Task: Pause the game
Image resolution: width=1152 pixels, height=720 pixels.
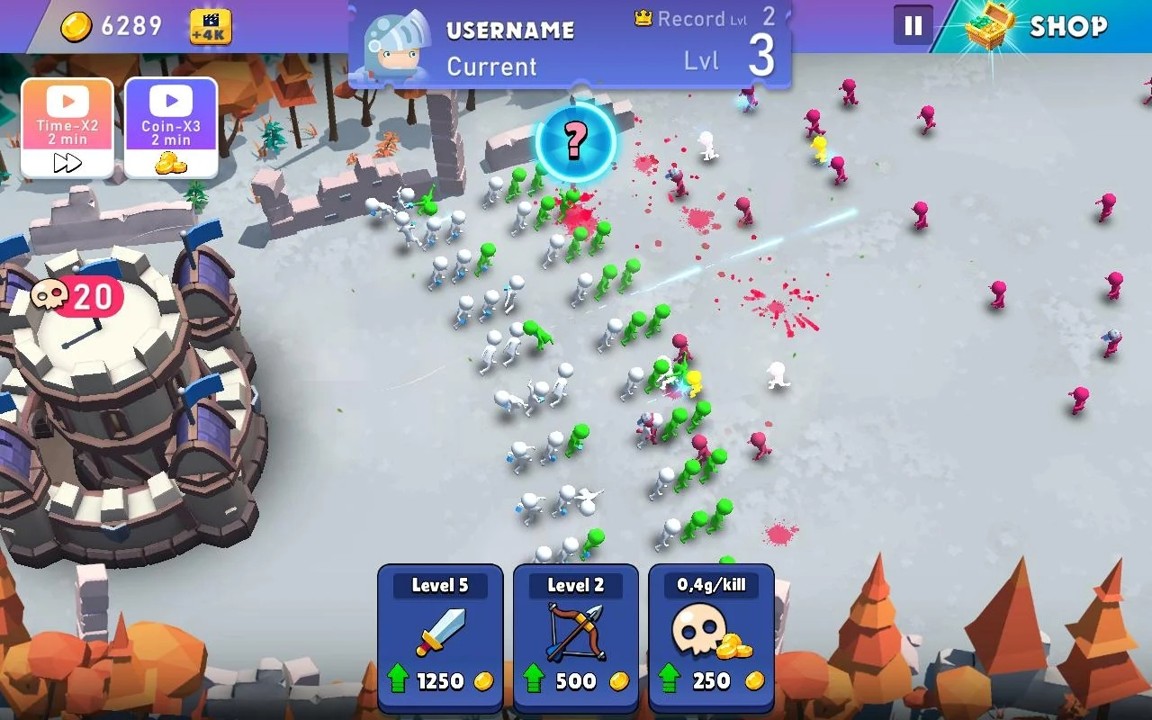Action: (912, 27)
